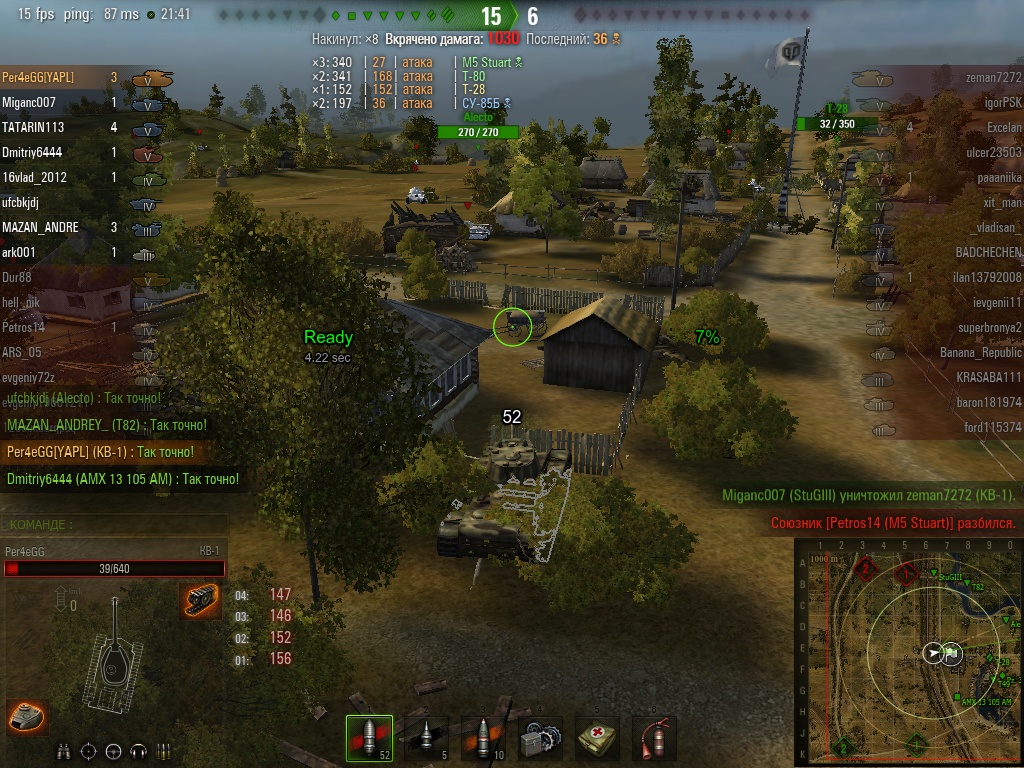Screen dimensions: 1024x768
Task: Select the radio operator headphones icon
Action: pos(139,751)
